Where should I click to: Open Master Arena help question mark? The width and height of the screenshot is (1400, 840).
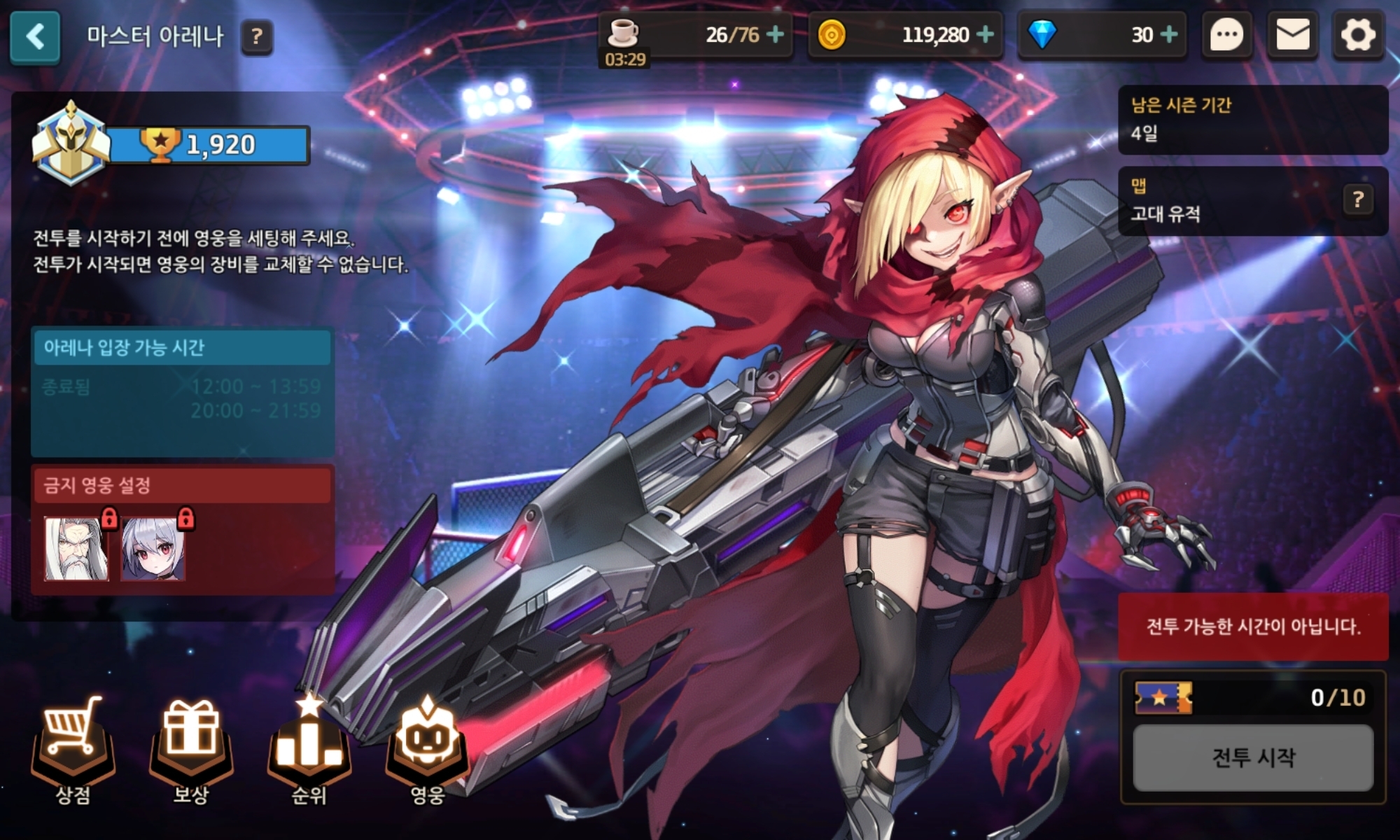(256, 36)
